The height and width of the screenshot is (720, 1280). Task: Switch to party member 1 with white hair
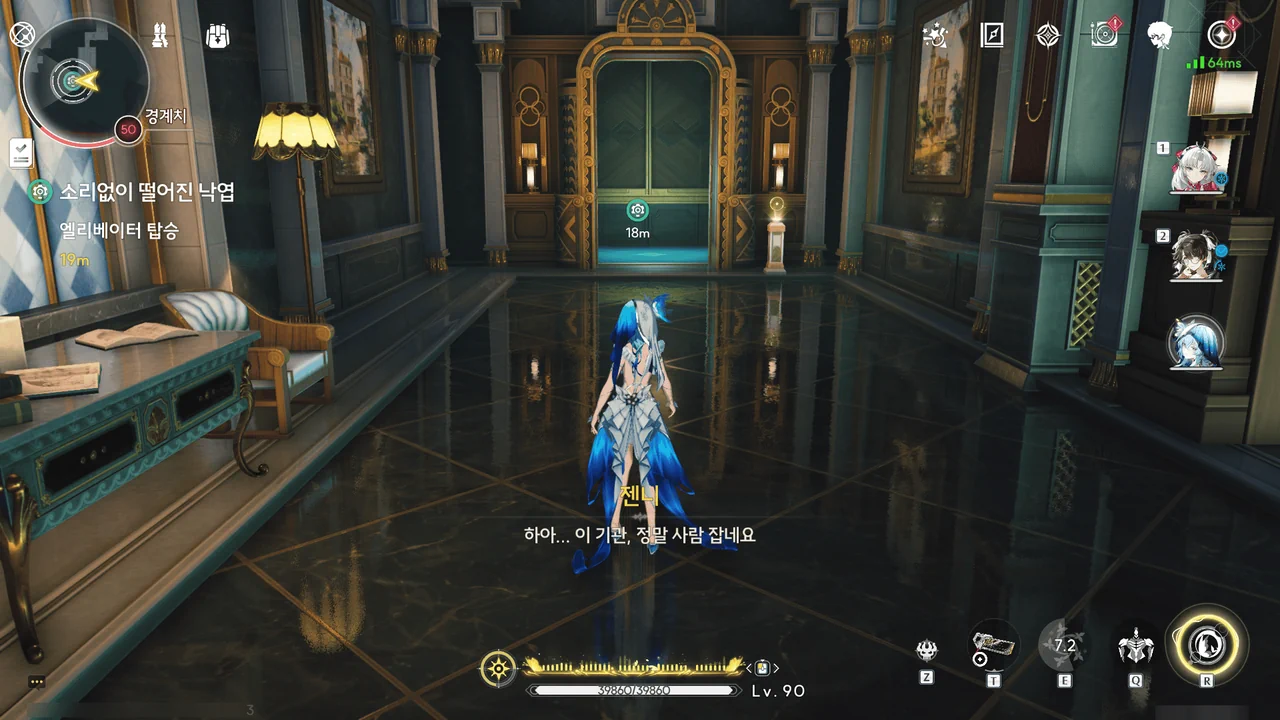pos(1197,169)
